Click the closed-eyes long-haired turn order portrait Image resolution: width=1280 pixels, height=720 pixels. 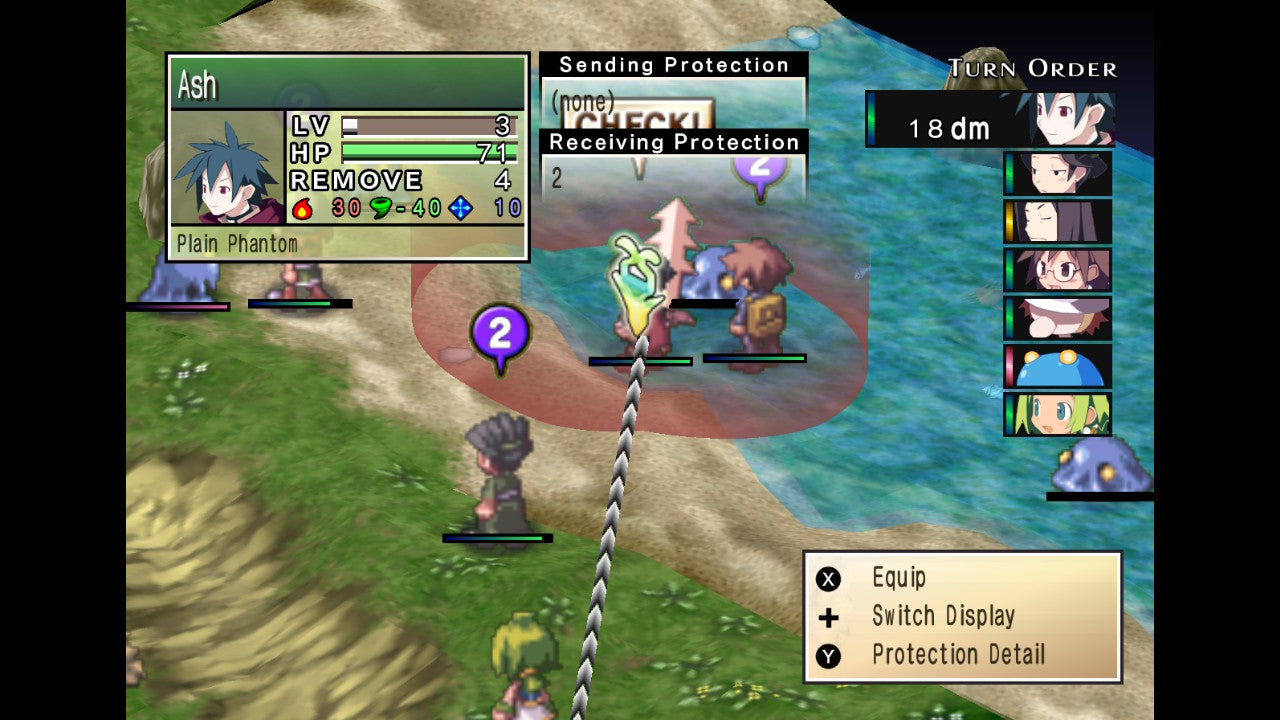[1060, 222]
